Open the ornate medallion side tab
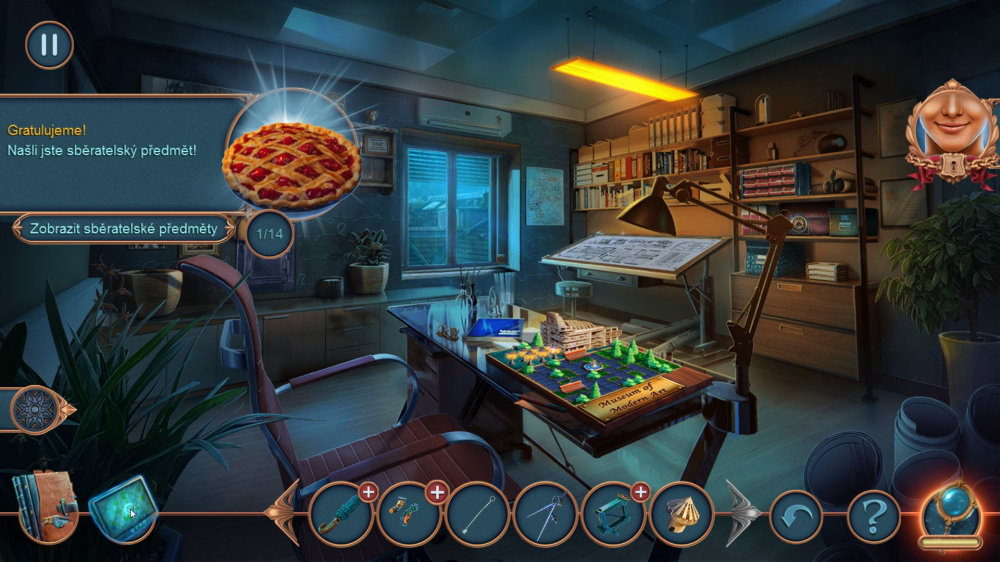 tap(38, 409)
